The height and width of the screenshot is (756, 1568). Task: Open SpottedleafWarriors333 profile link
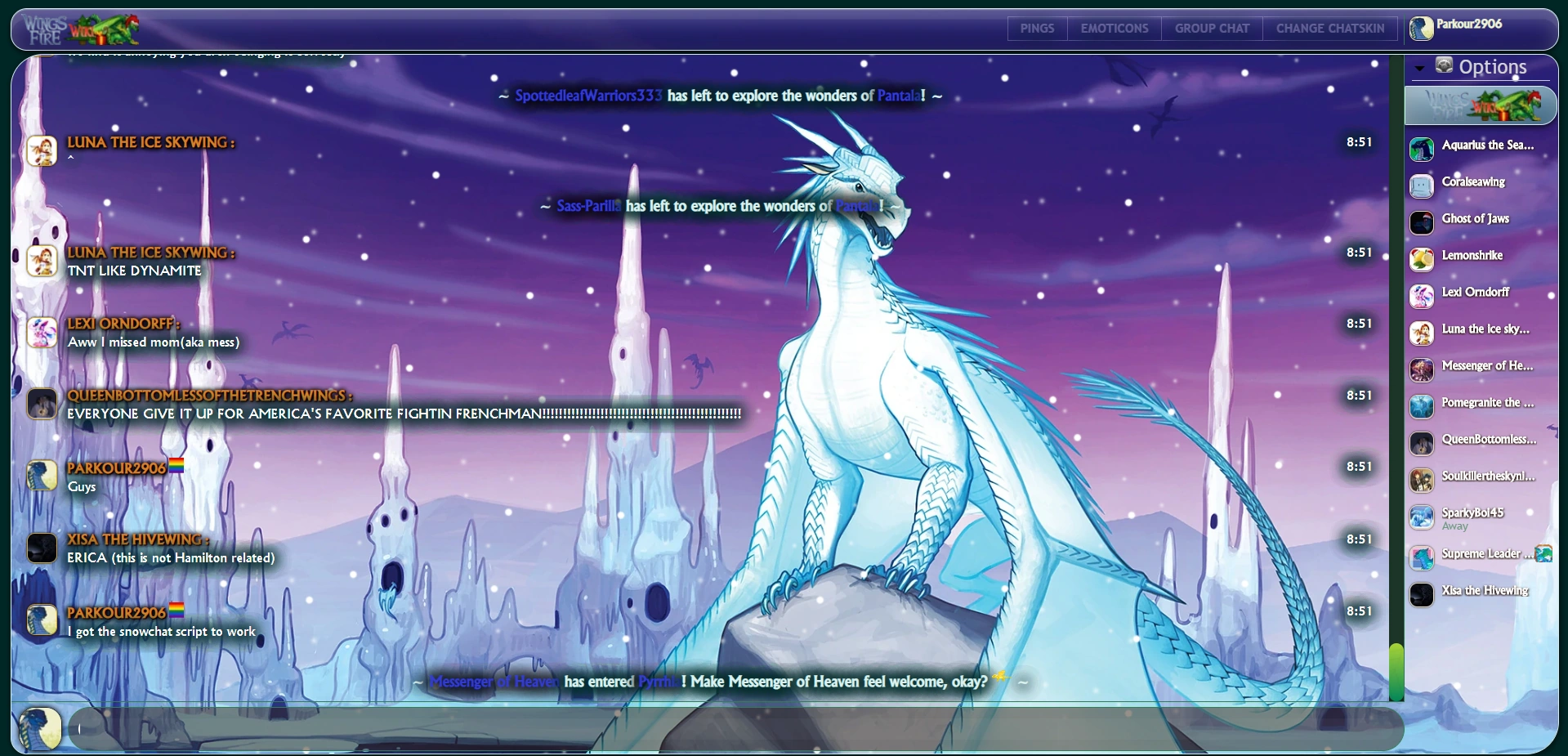588,96
